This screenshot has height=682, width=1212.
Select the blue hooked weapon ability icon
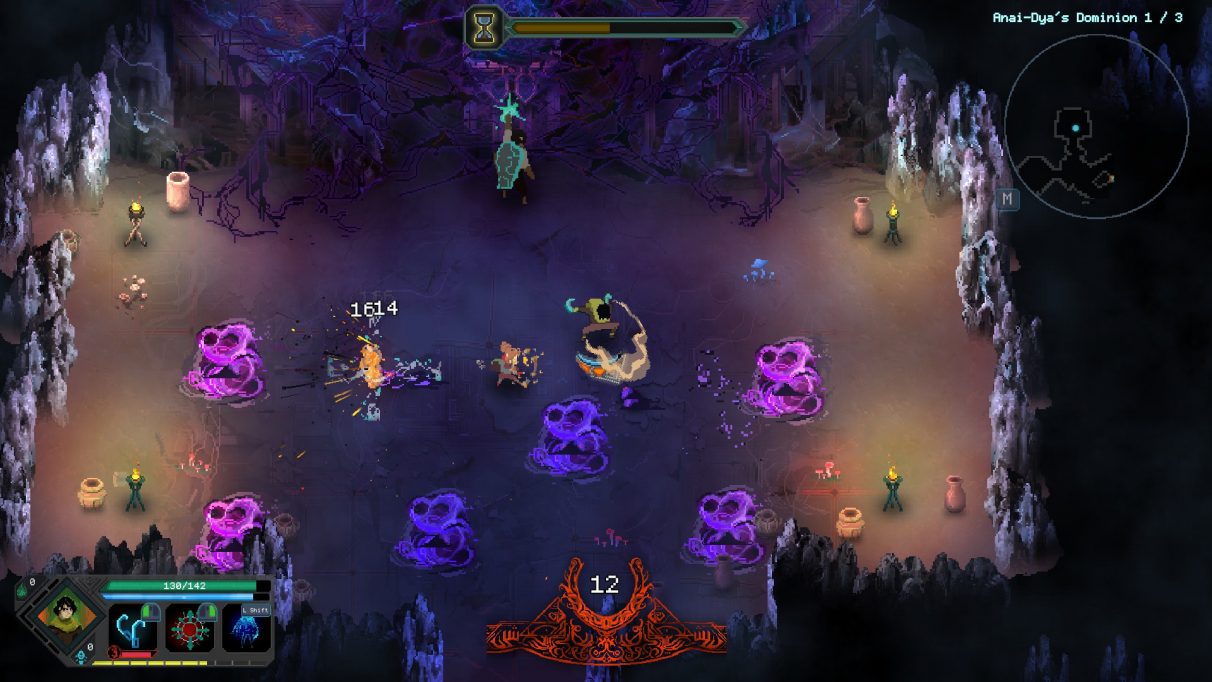[x=132, y=628]
